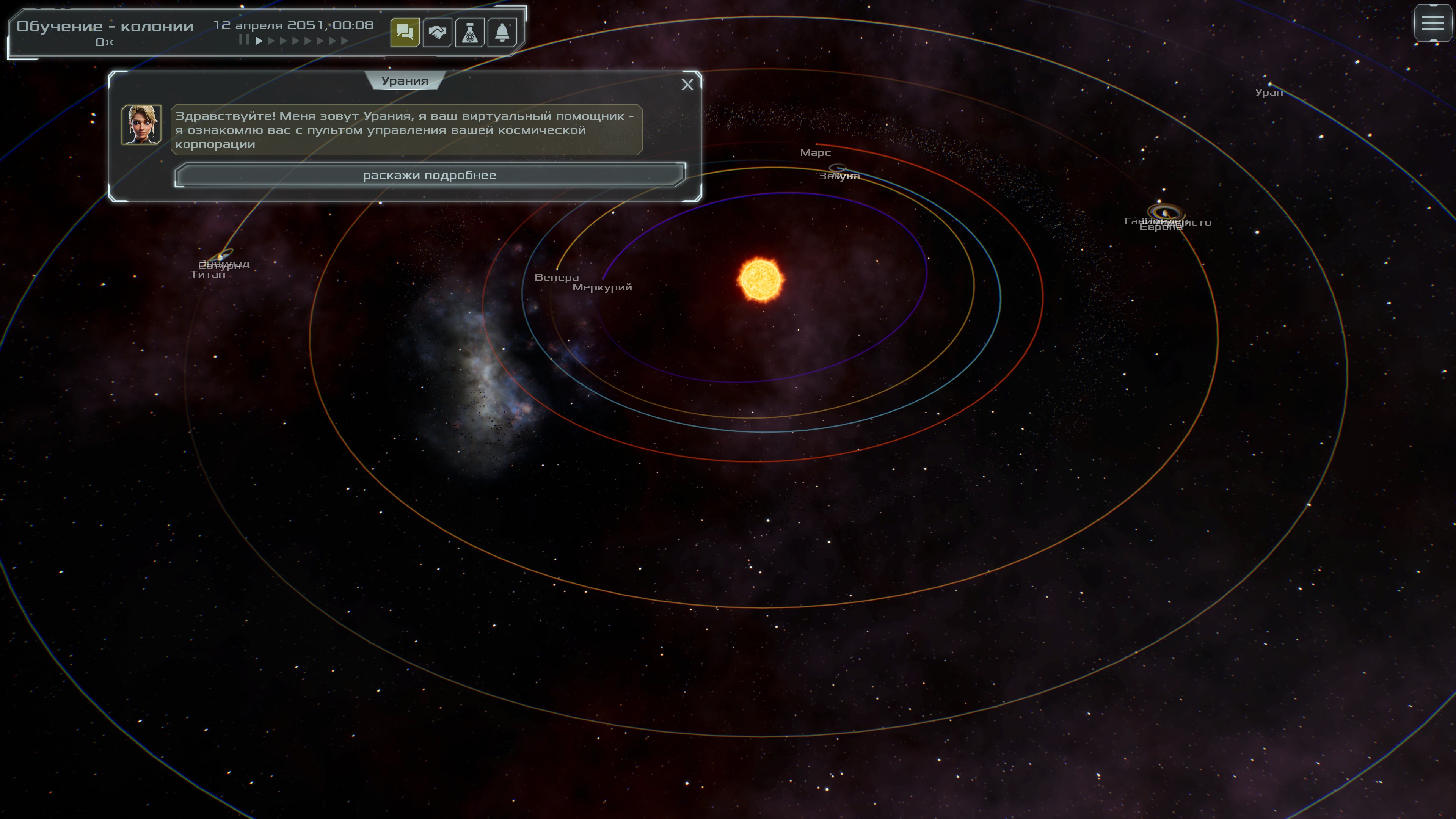Click "расскажи подробнее" dialogue reply

tap(430, 175)
